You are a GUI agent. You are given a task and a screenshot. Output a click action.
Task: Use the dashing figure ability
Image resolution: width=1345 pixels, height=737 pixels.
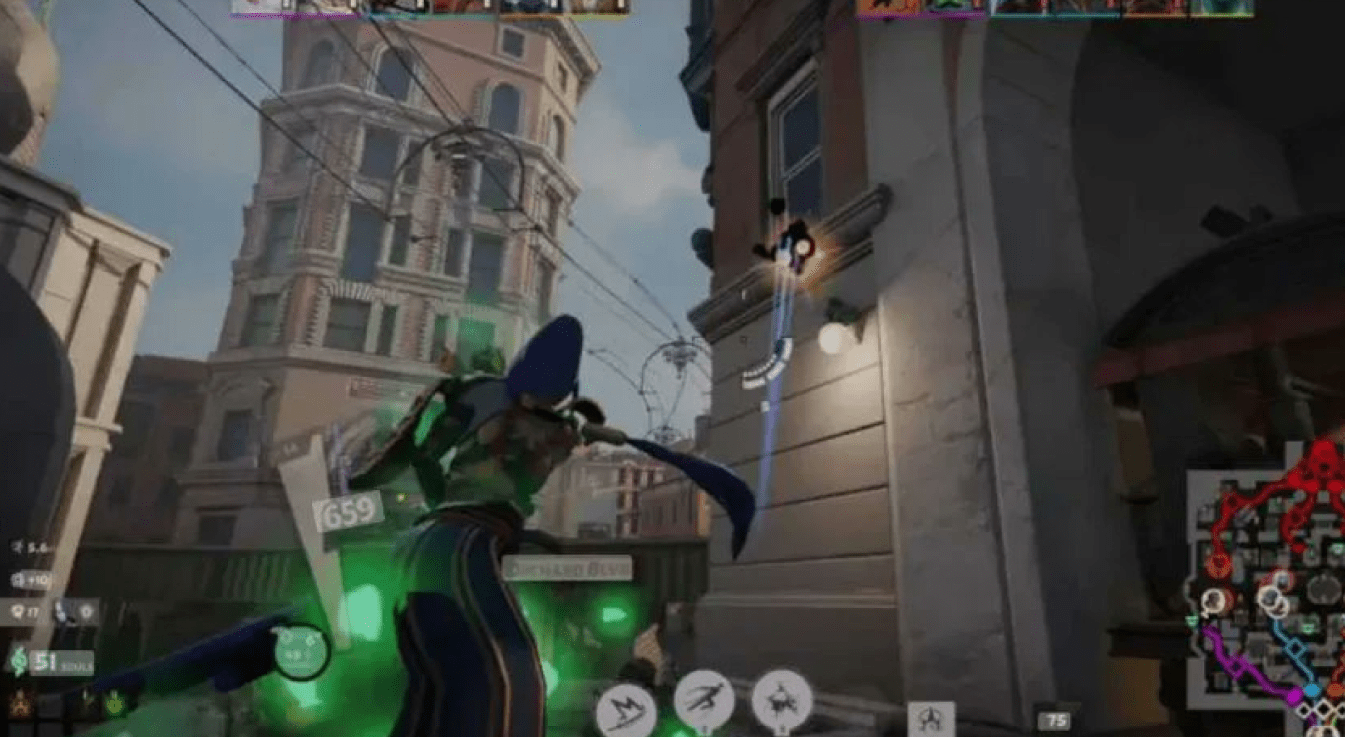point(704,699)
